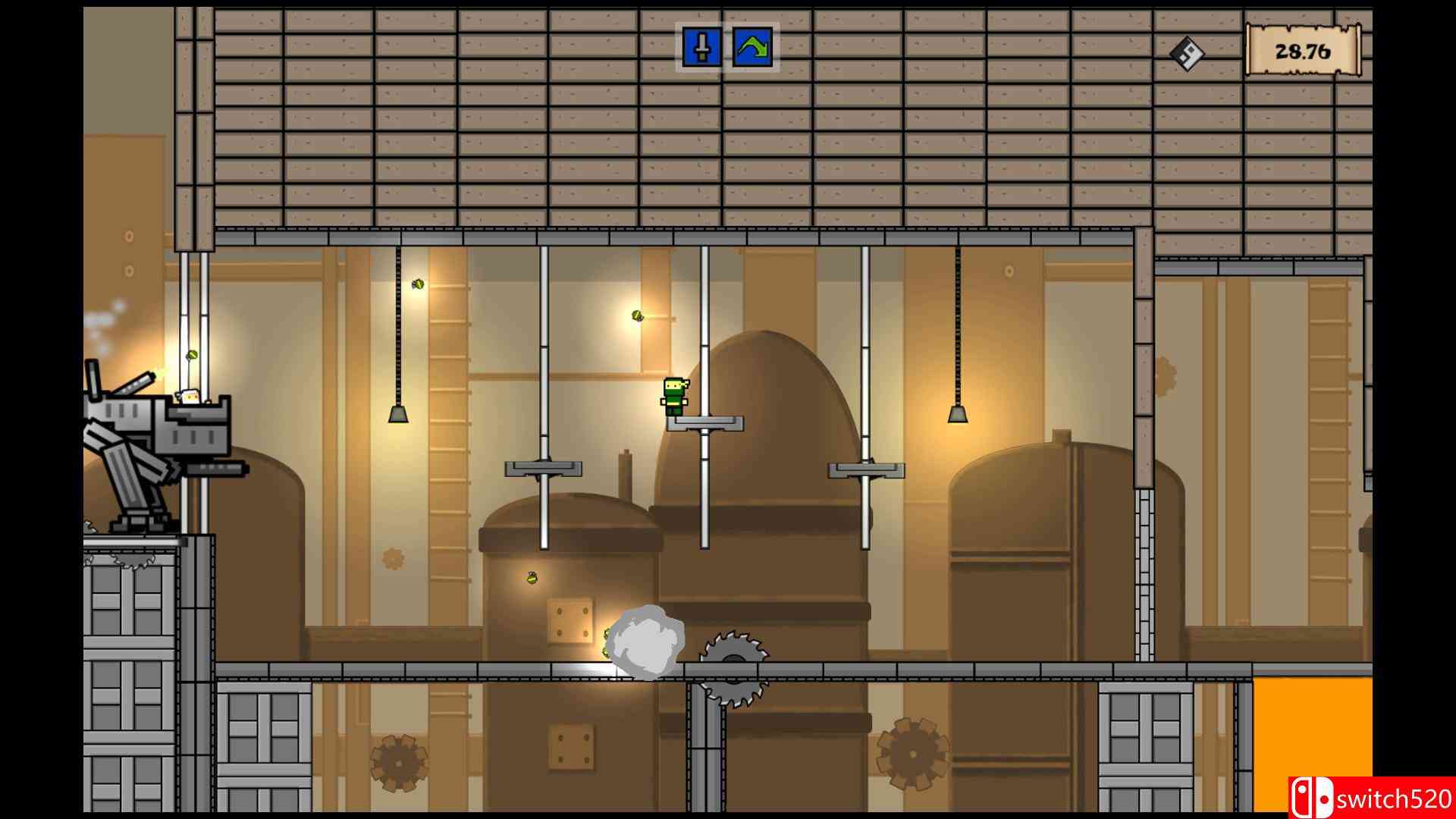
Task: Click the green curved arrow restart icon
Action: (751, 48)
